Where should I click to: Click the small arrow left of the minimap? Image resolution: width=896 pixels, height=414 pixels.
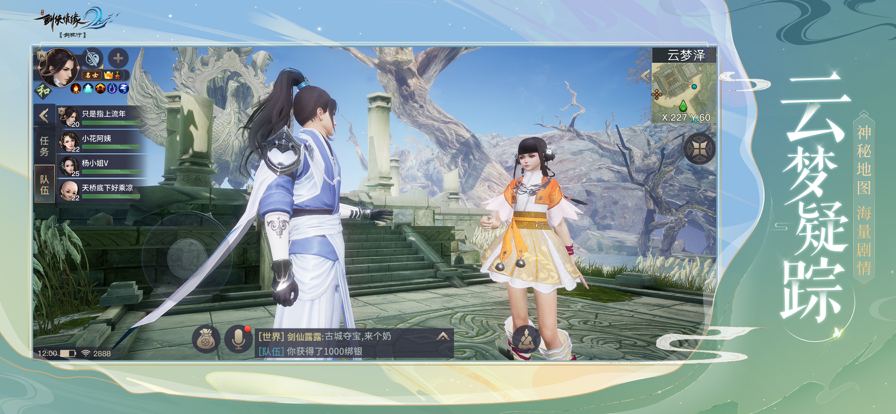click(x=646, y=75)
